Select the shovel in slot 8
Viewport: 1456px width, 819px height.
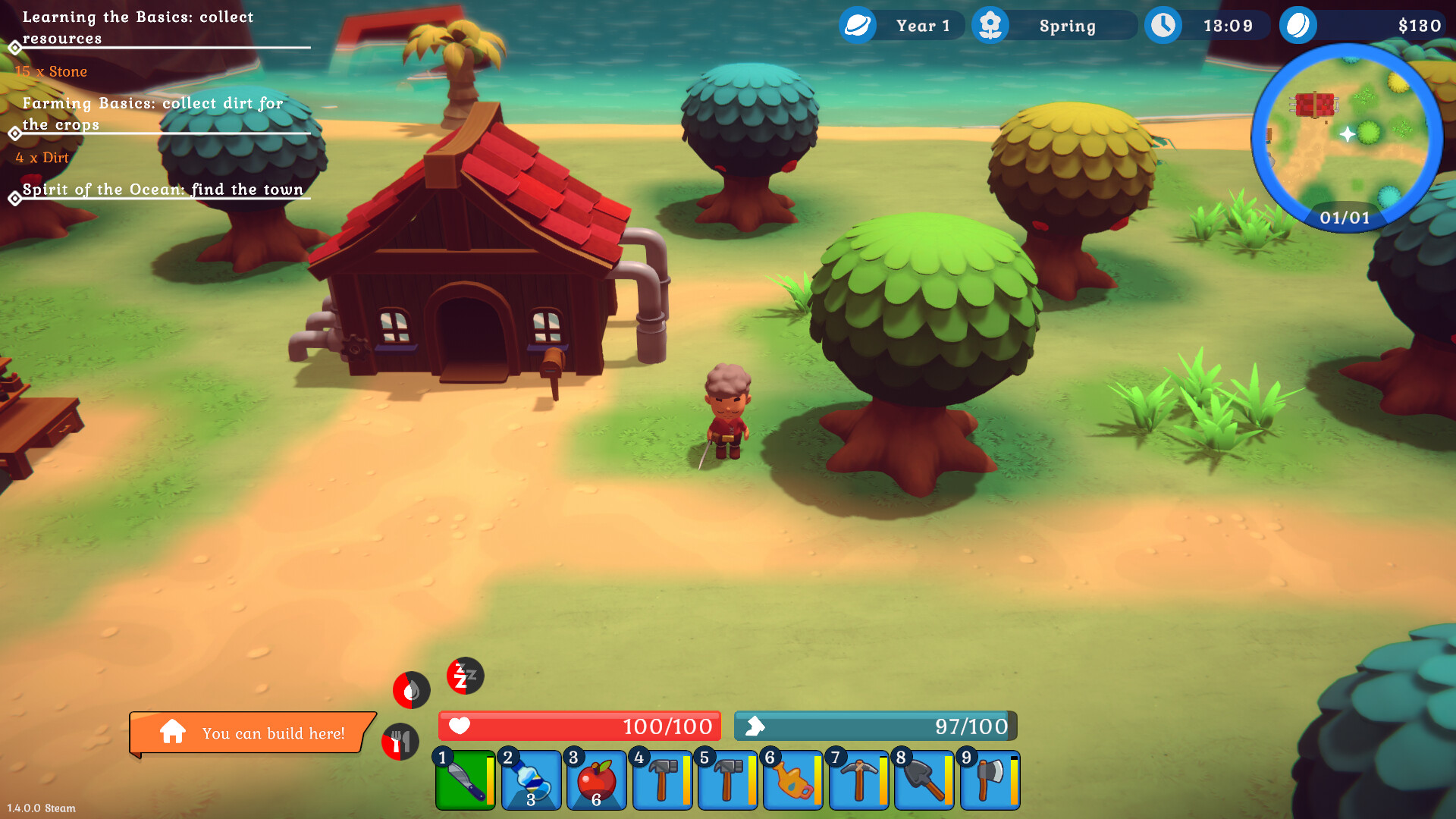coord(924,780)
